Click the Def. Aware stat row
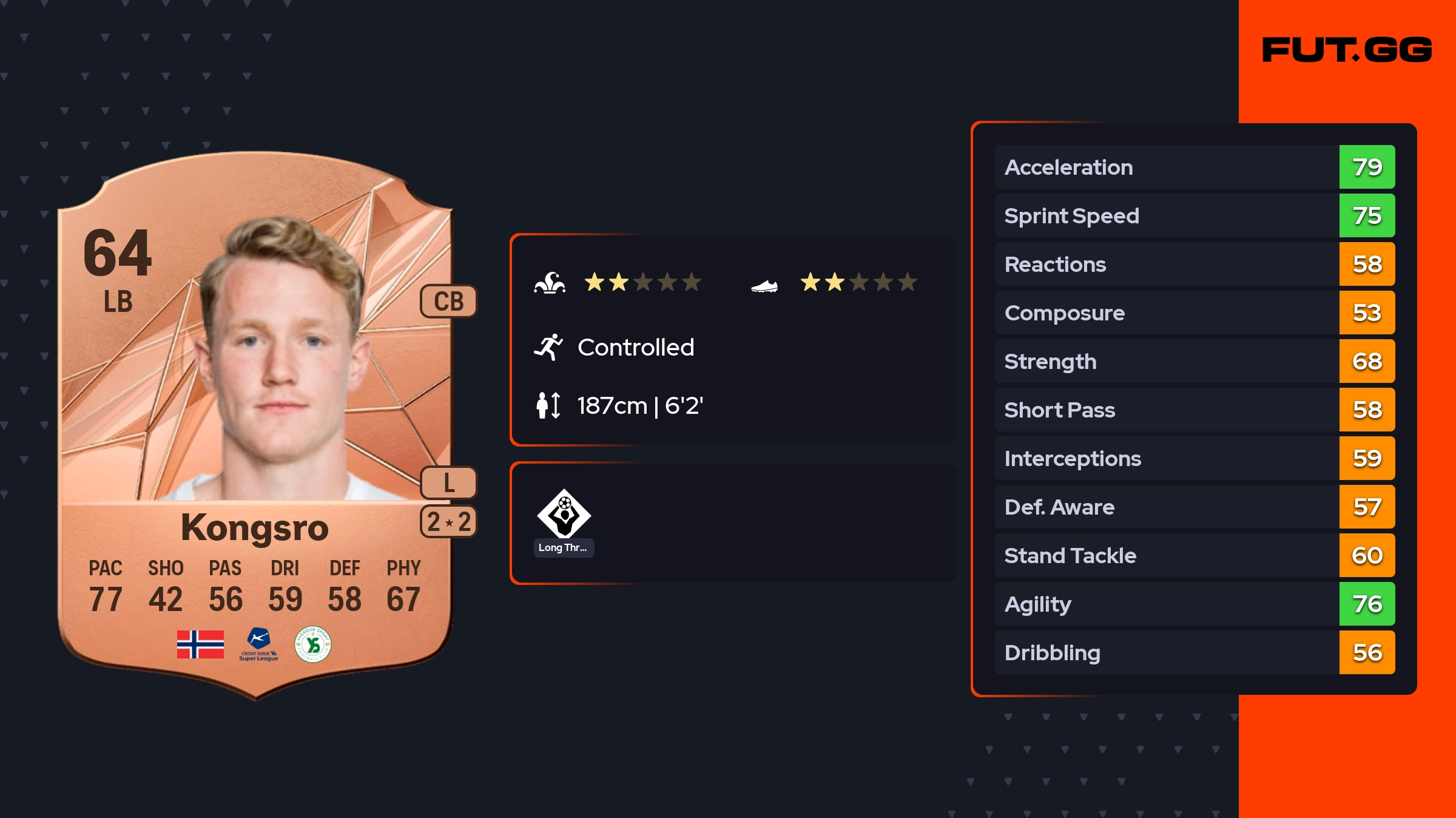This screenshot has height=818, width=1456. [1194, 507]
